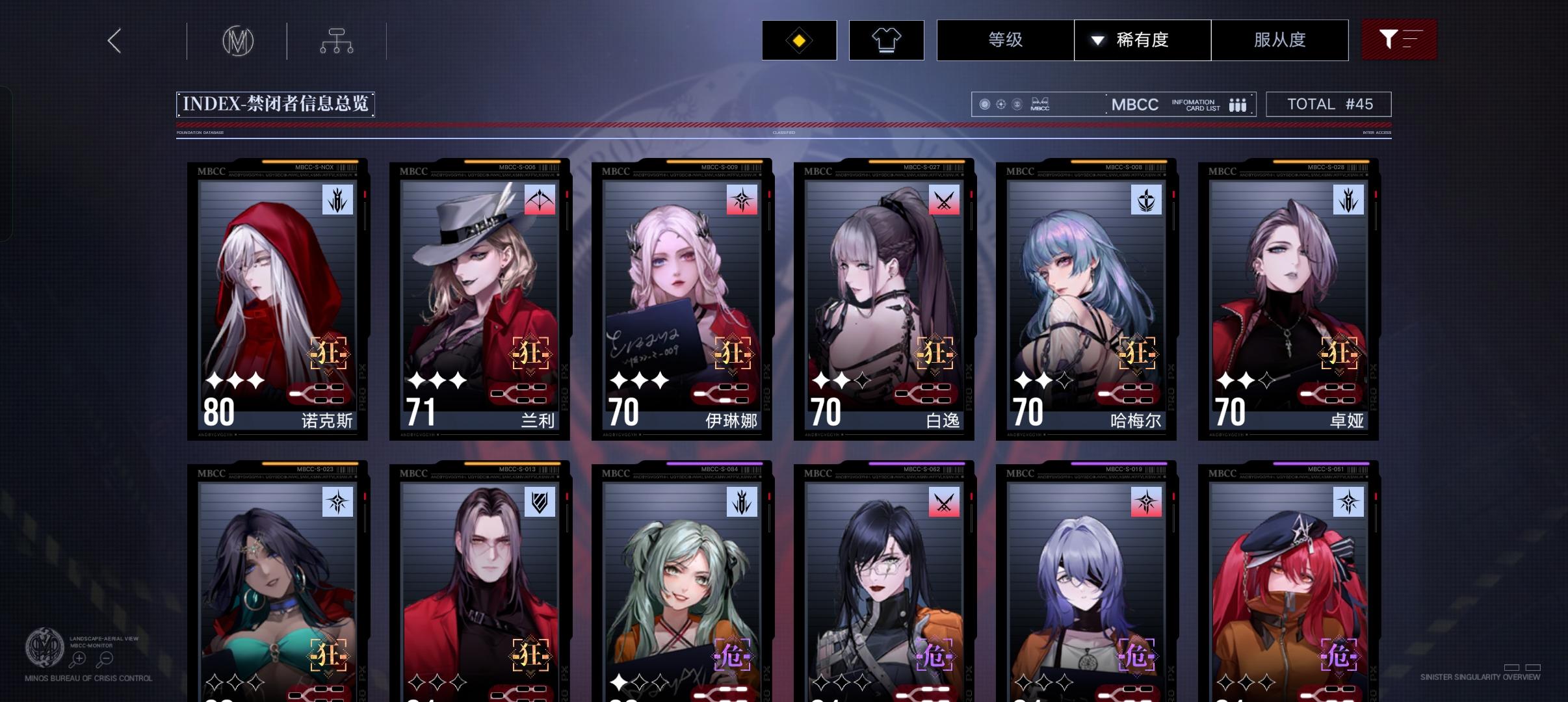
Task: Toggle the yellow diamond display mode
Action: tap(799, 40)
